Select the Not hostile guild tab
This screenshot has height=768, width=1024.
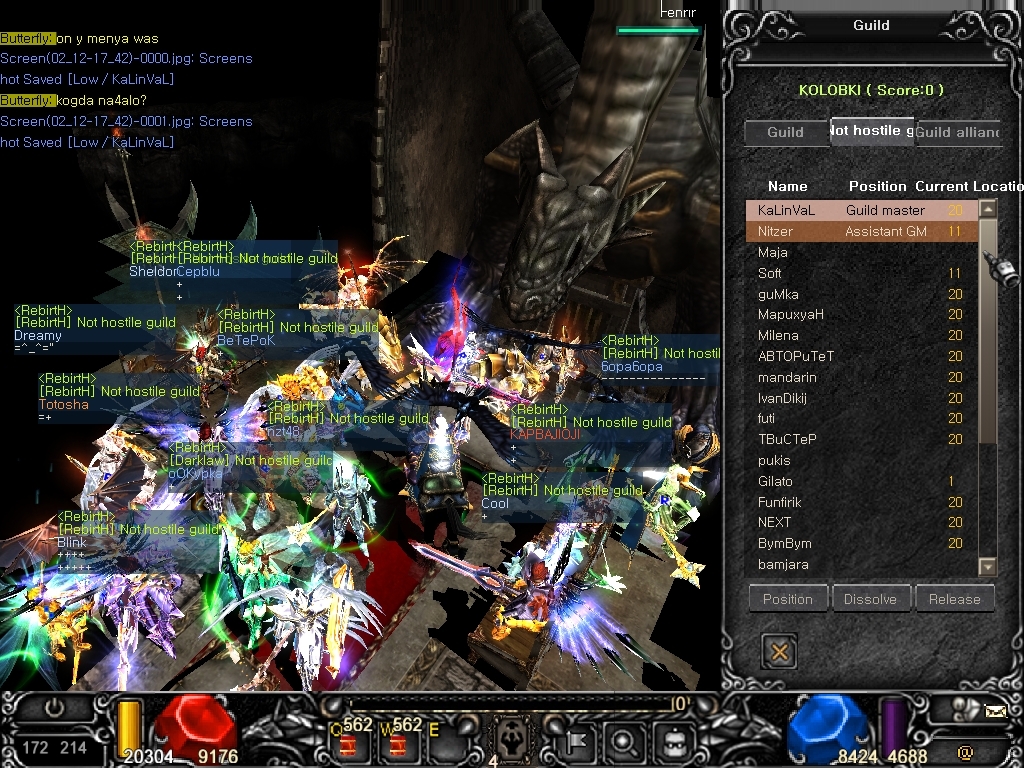pyautogui.click(x=871, y=131)
